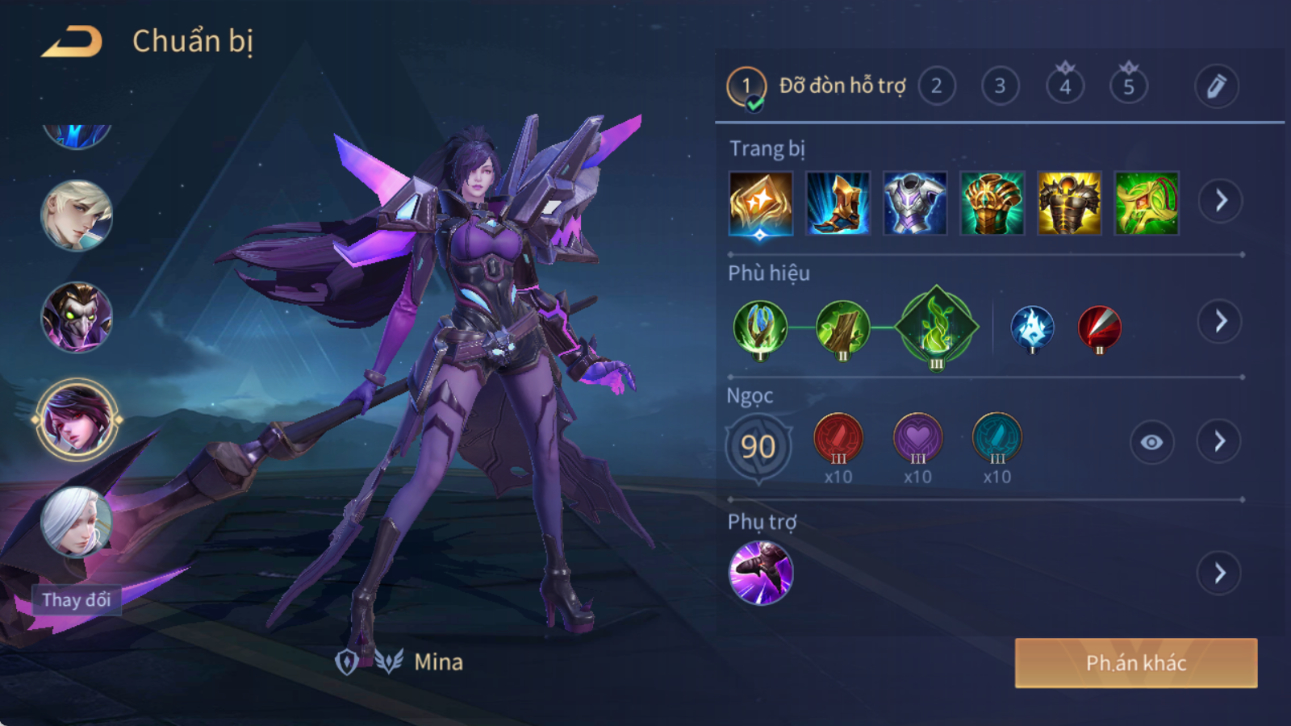This screenshot has height=726, width=1291.
Task: Edit build name with pencil icon
Action: click(1216, 87)
